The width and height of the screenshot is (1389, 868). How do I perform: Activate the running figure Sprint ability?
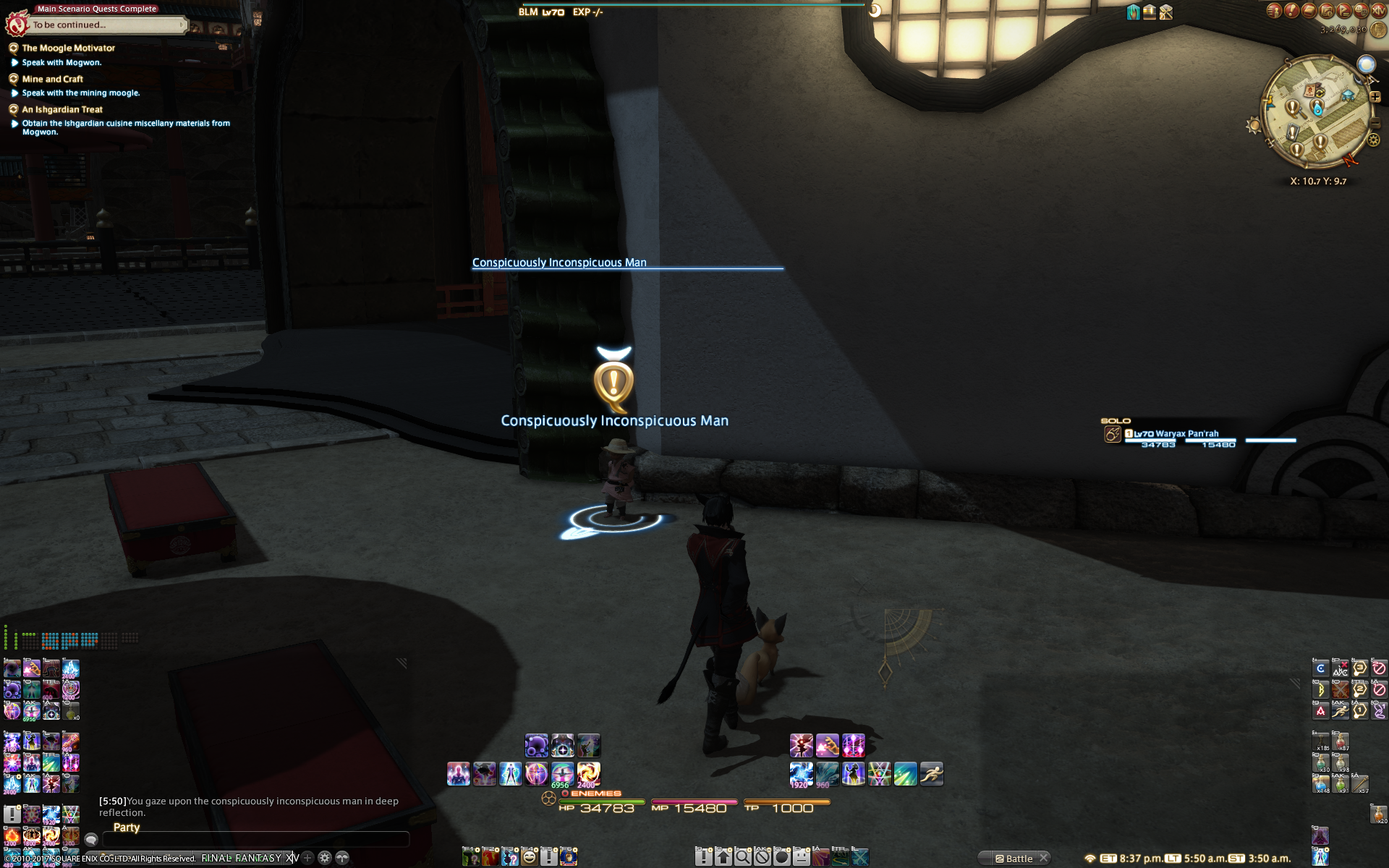931,774
